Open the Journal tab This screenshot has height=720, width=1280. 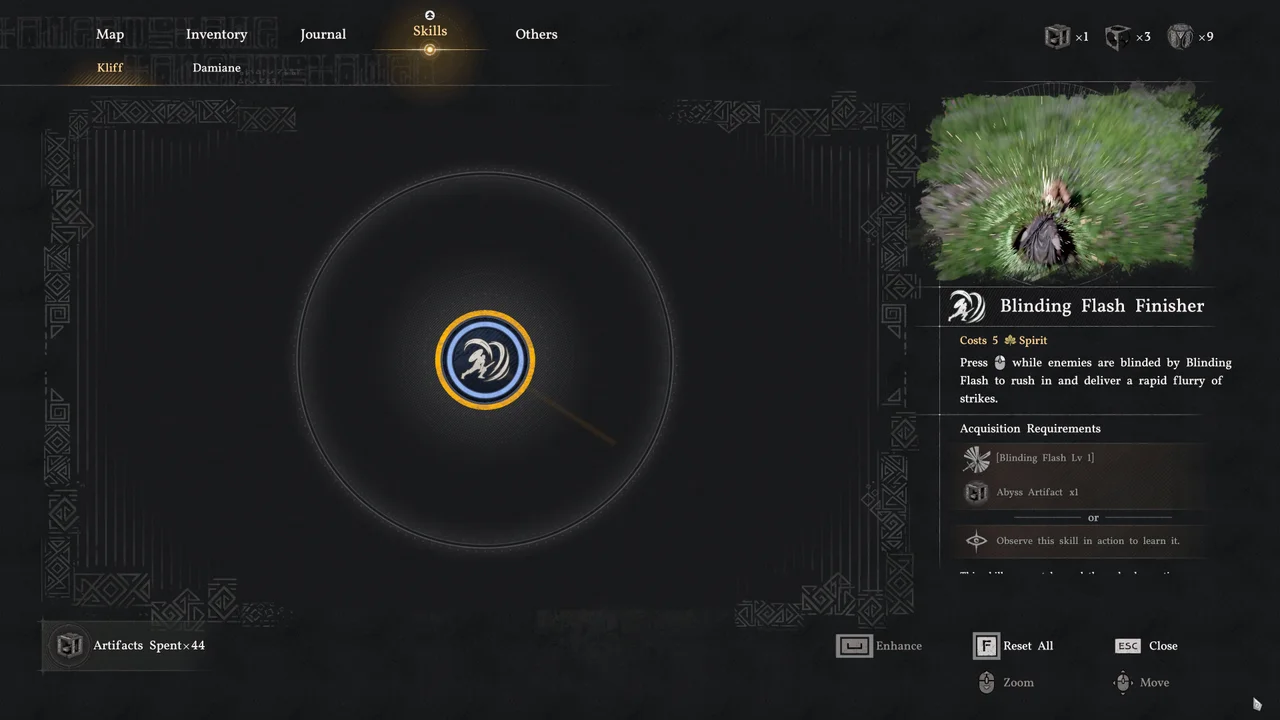coord(323,34)
